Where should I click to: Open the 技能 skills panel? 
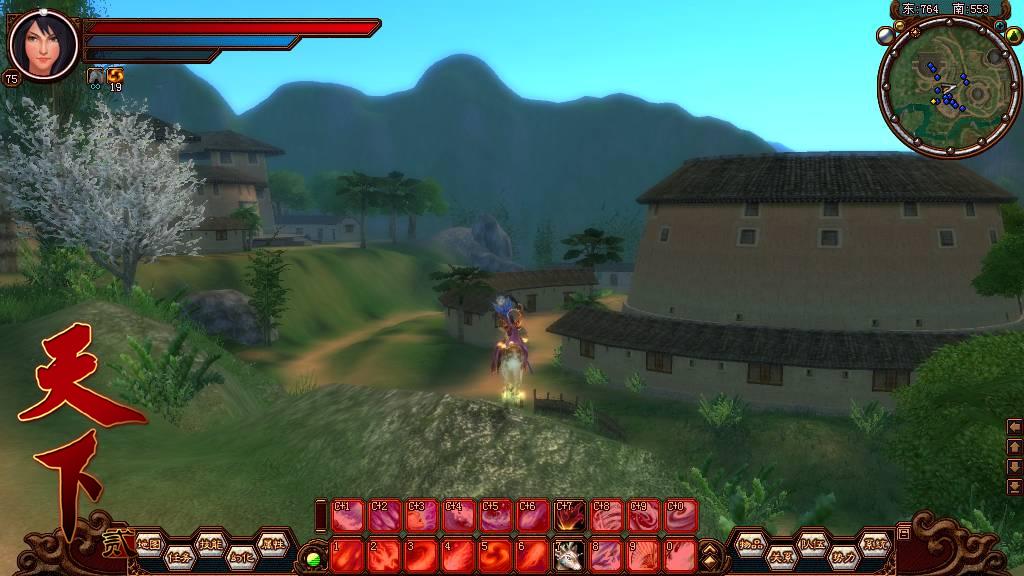210,544
